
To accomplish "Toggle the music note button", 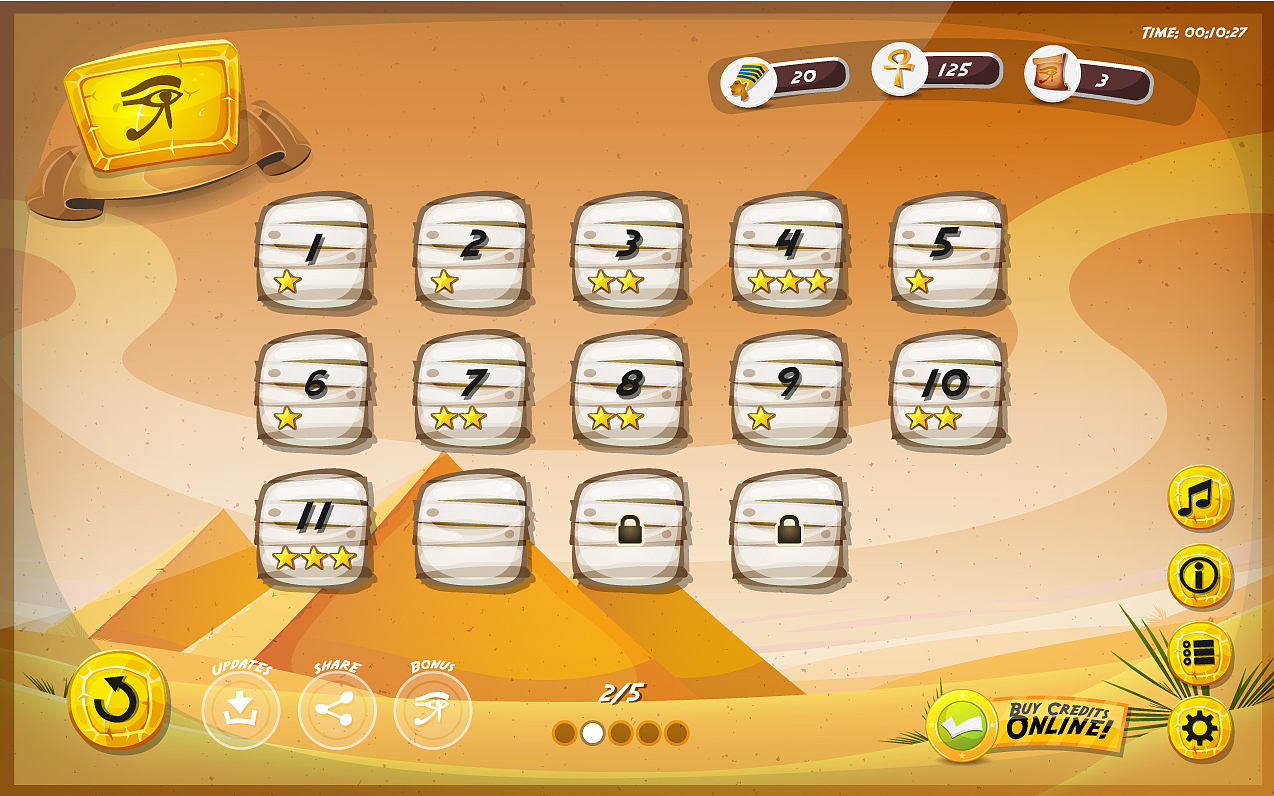I will tap(1199, 497).
